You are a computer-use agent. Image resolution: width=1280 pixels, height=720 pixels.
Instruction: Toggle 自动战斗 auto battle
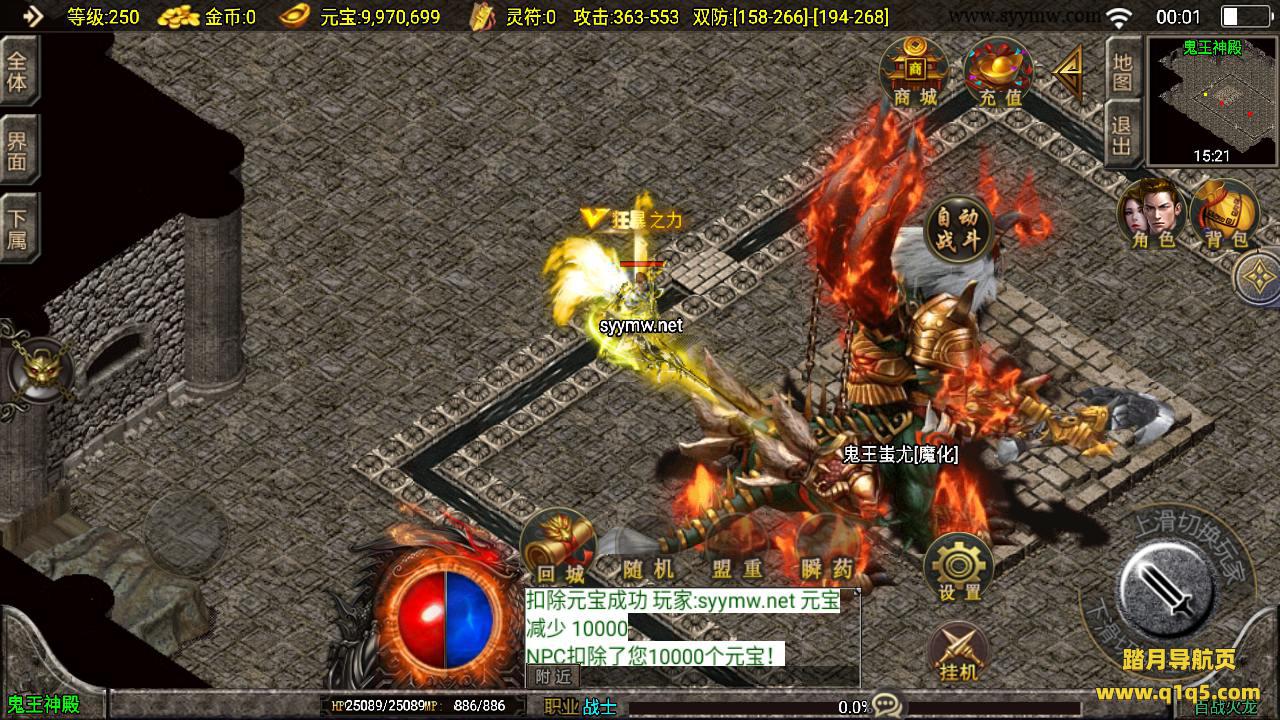pyautogui.click(x=958, y=229)
